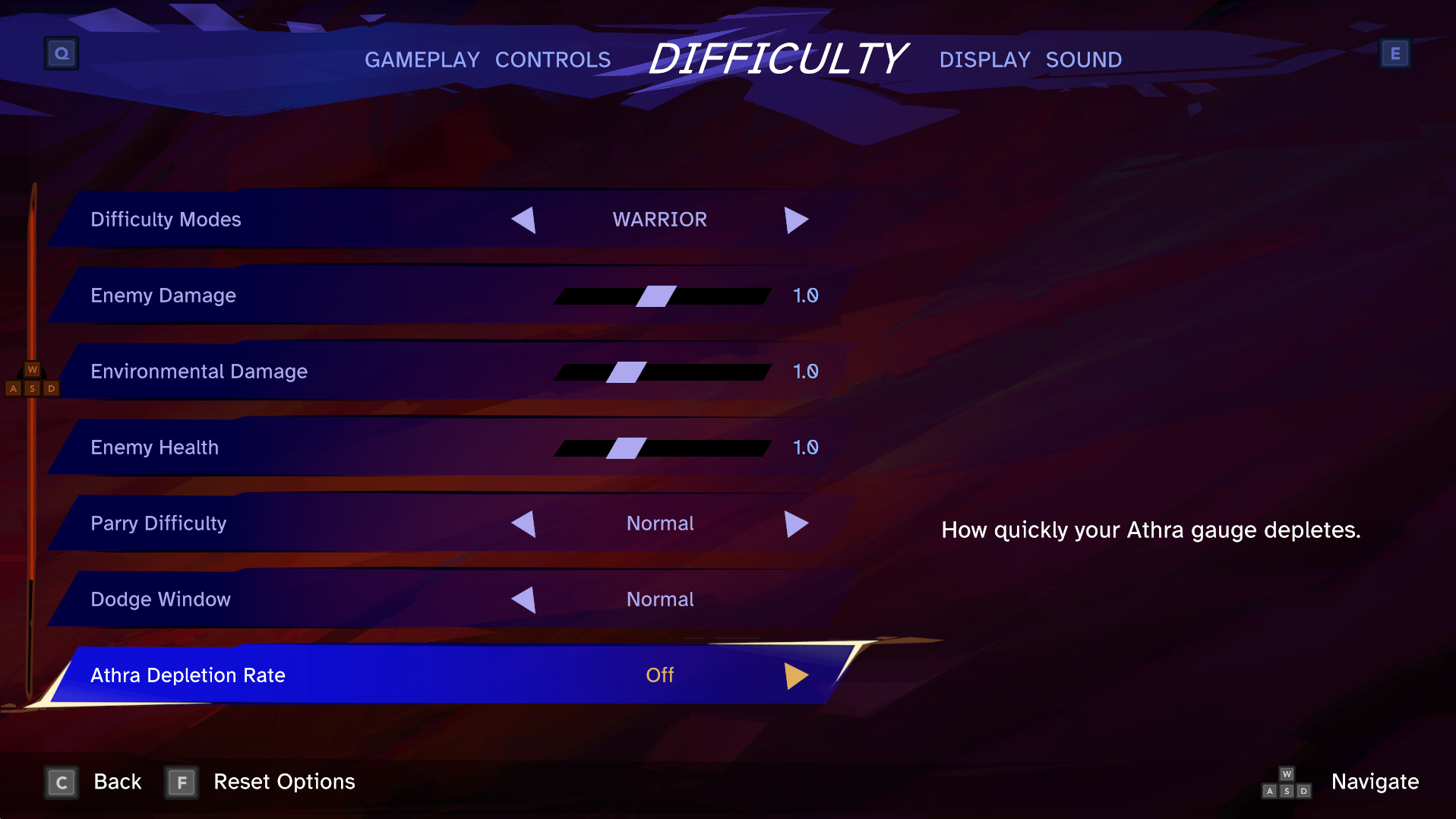1456x819 pixels.
Task: Select Reset Options
Action: tap(283, 782)
